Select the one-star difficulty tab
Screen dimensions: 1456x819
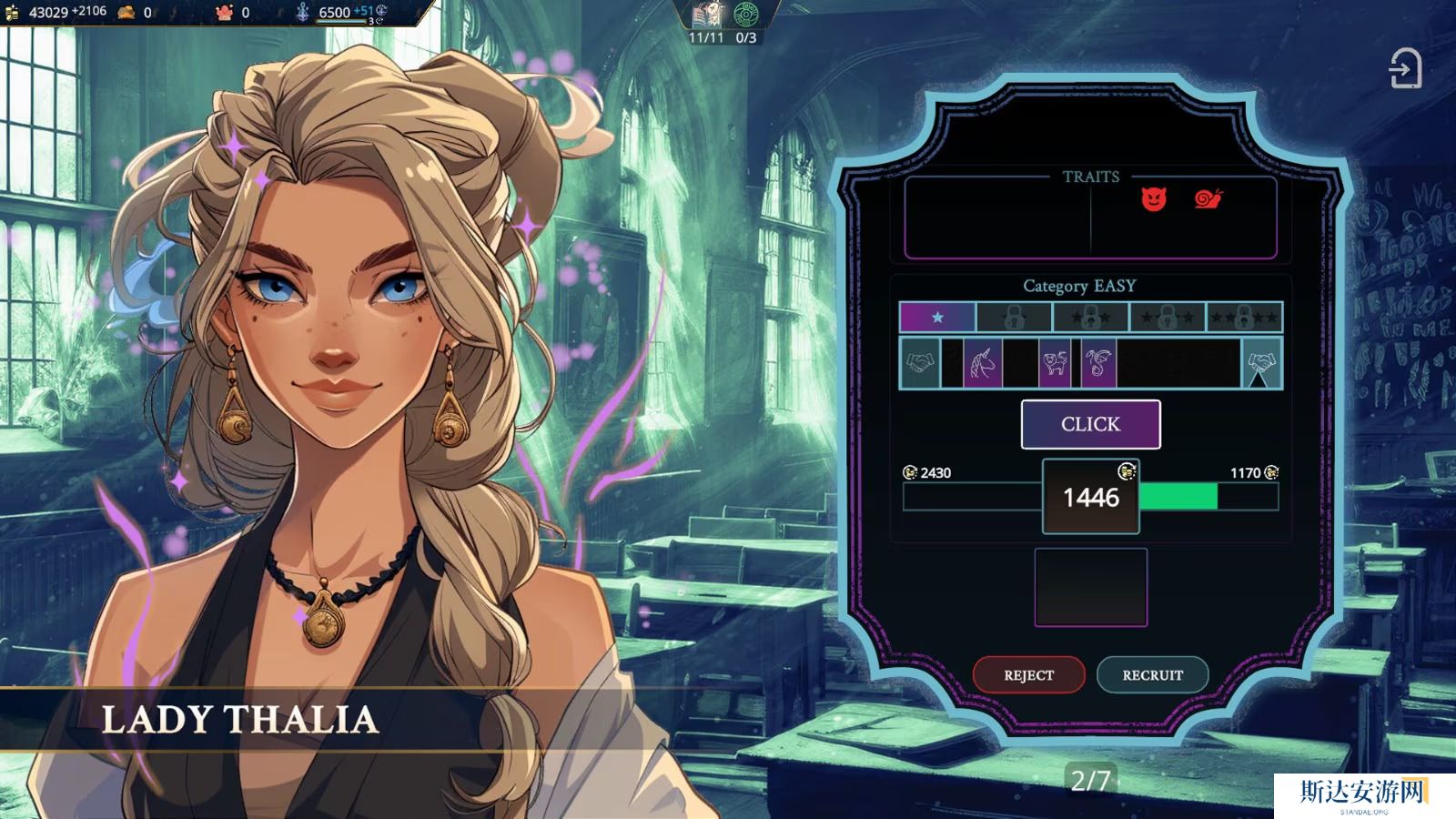coord(937,318)
